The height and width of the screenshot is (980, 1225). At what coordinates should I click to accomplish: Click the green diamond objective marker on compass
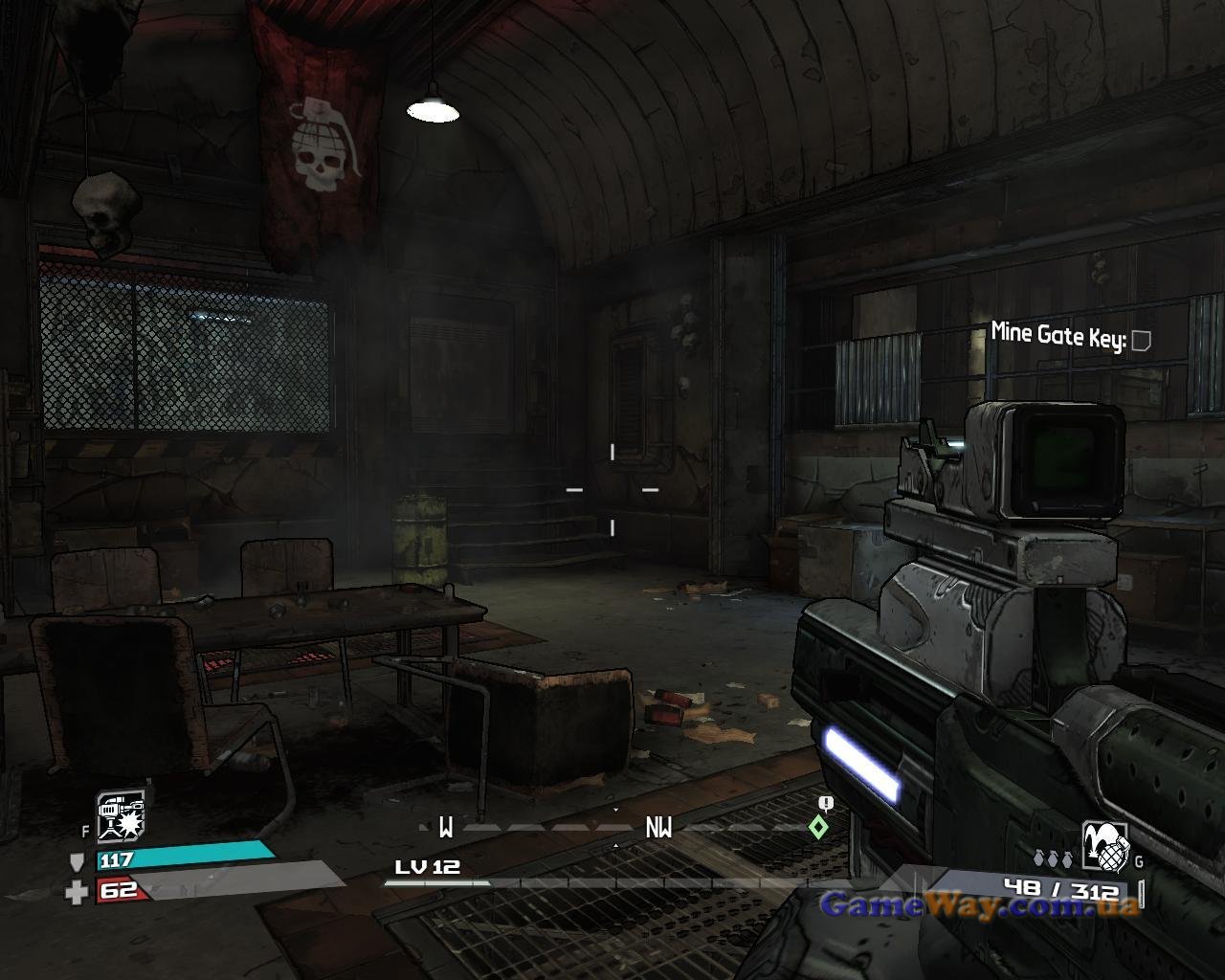click(x=818, y=827)
